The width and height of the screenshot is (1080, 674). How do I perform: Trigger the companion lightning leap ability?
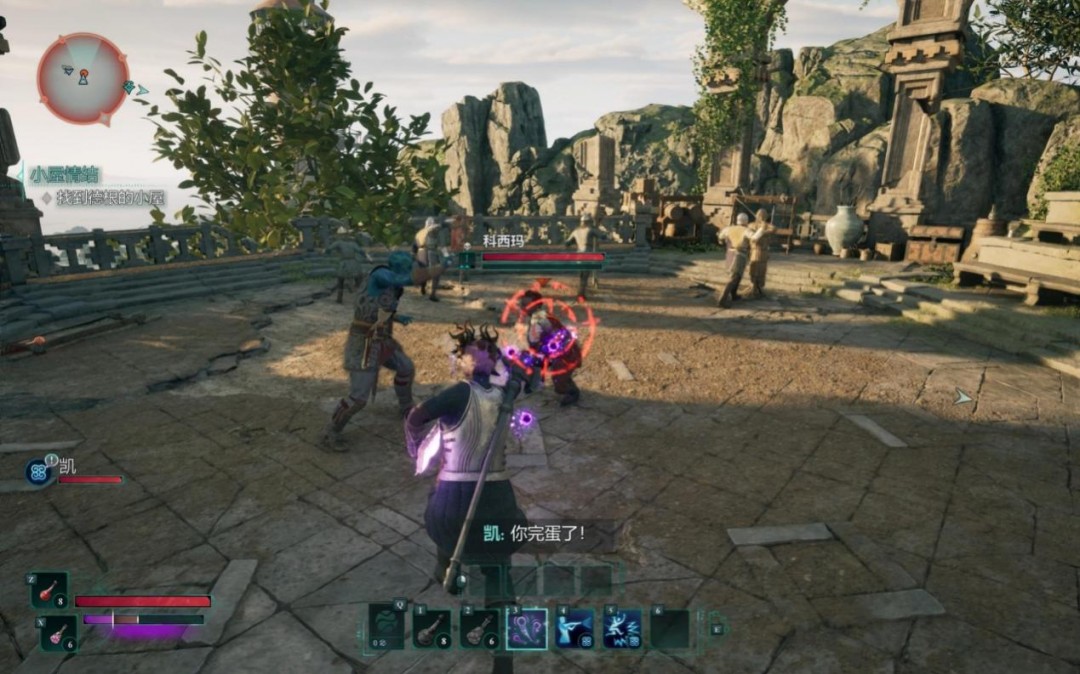pos(622,629)
